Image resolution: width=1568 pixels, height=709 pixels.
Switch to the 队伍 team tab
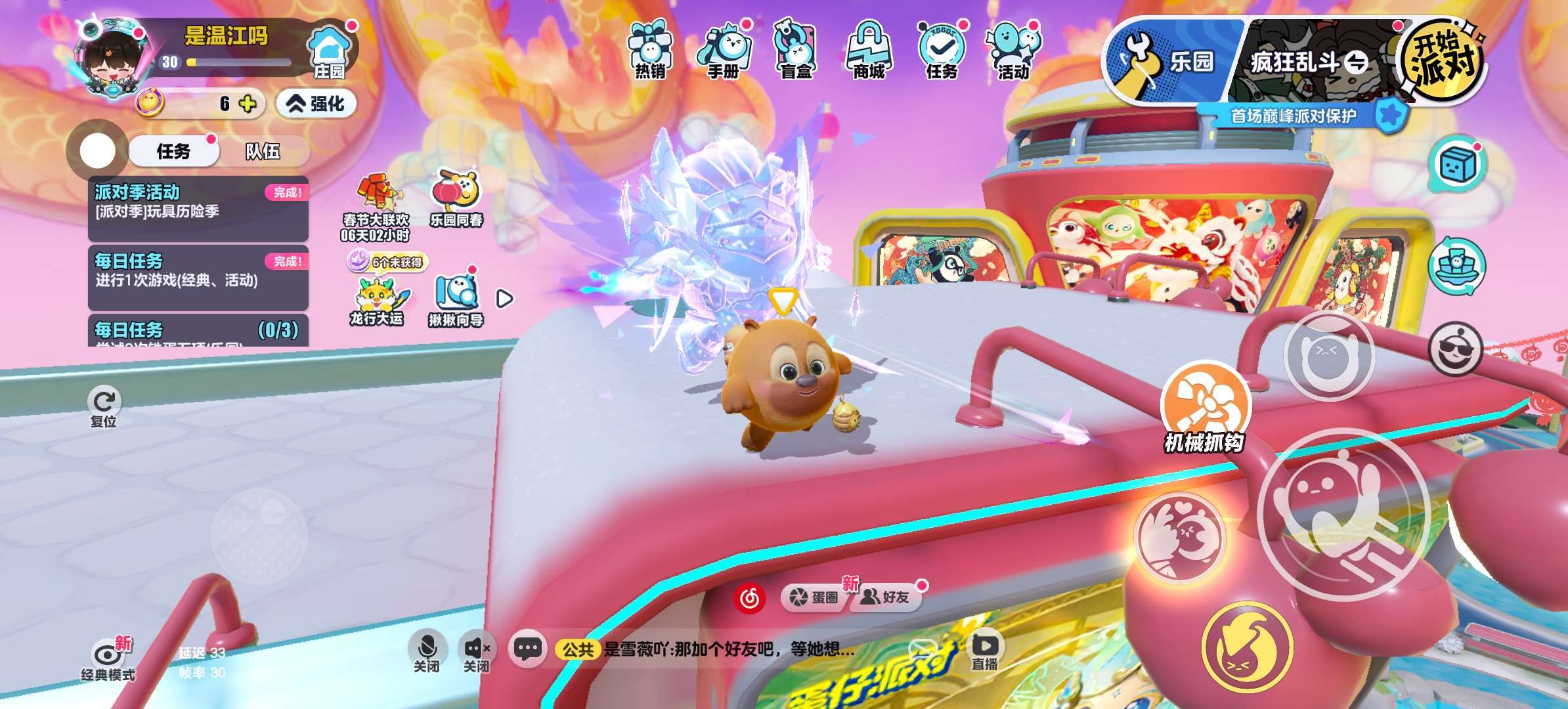pyautogui.click(x=263, y=152)
